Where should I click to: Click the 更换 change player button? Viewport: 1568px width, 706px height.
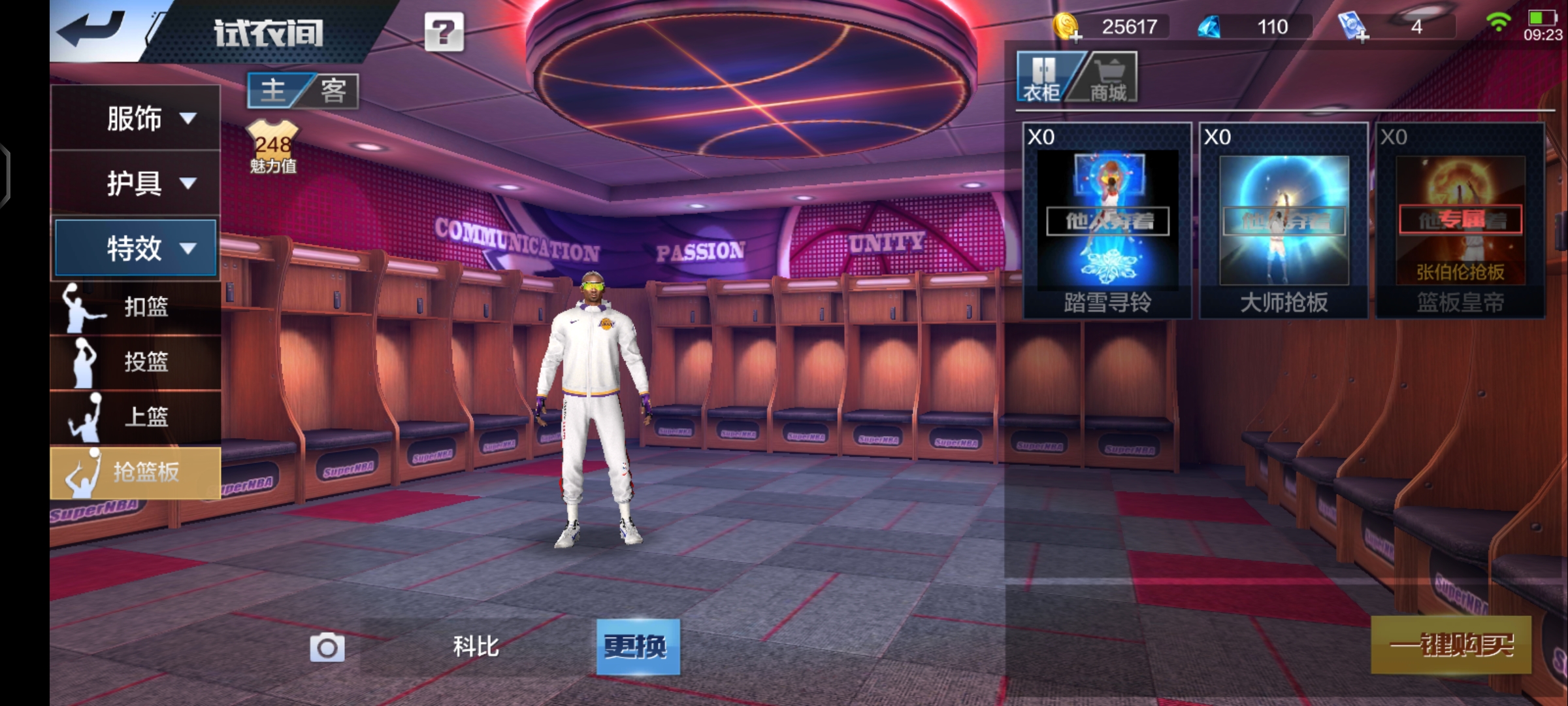[x=638, y=647]
